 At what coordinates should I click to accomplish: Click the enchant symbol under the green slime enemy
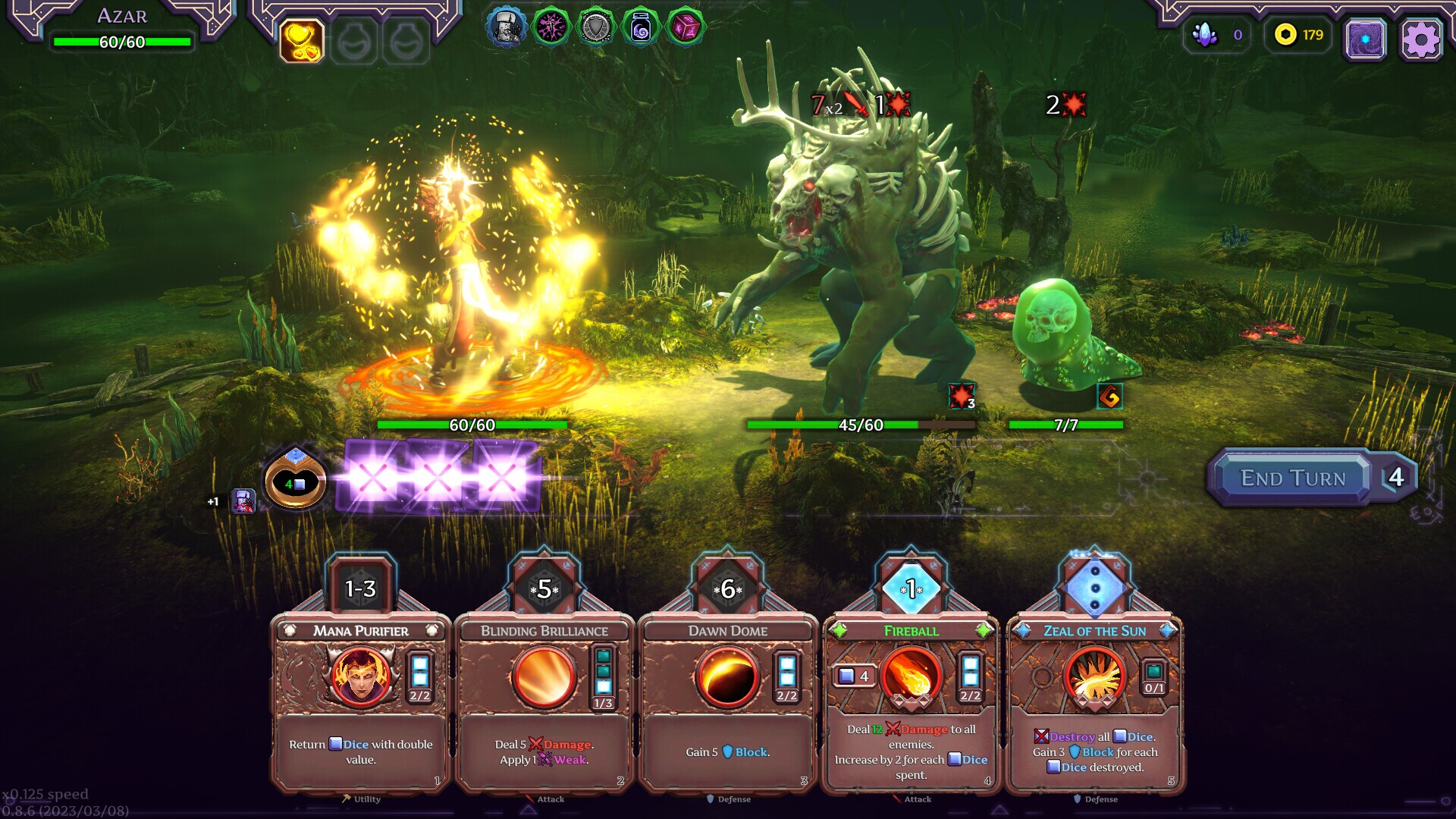[x=1112, y=395]
